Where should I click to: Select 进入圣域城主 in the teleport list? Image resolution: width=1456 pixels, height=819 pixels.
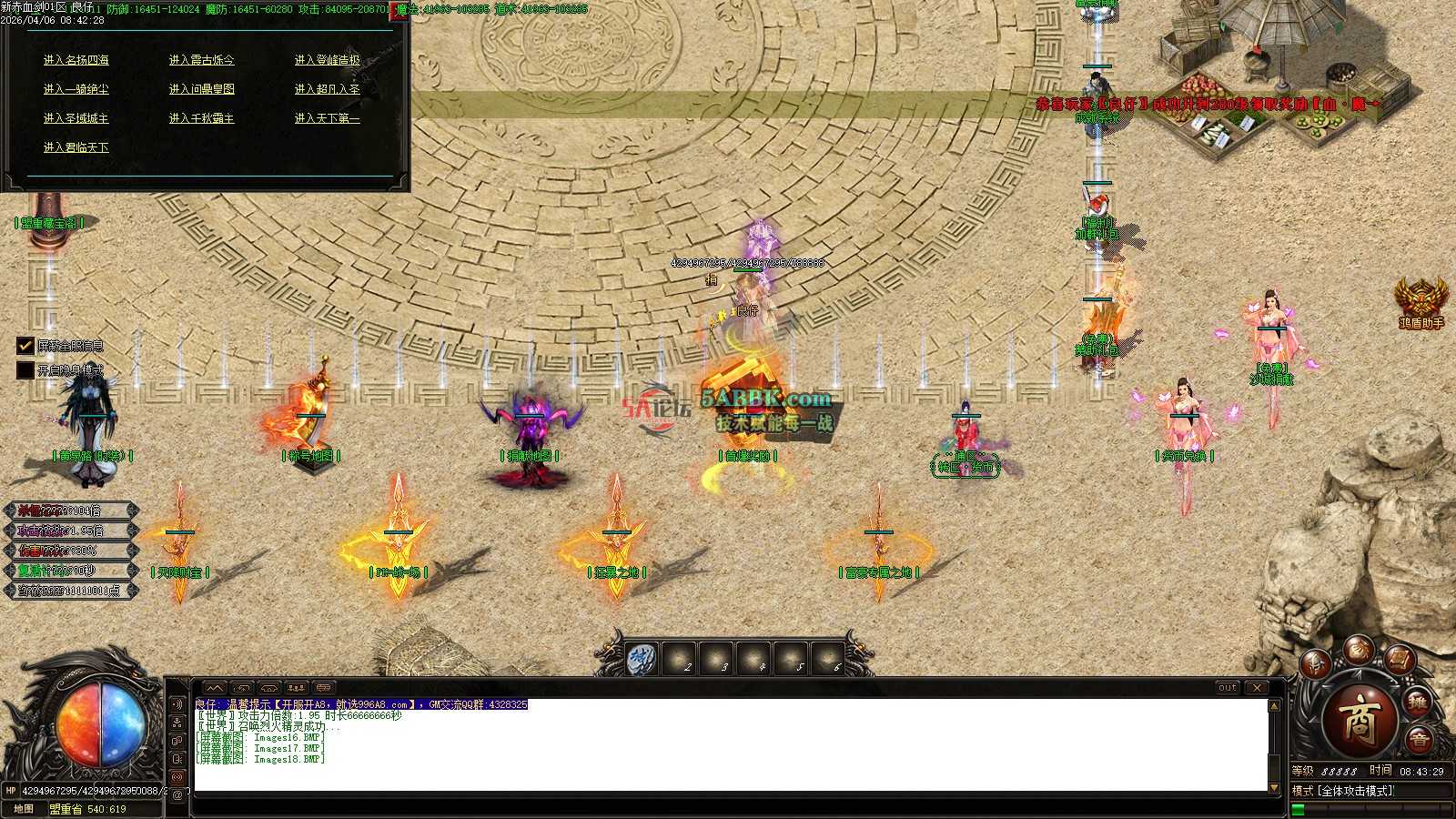76,118
